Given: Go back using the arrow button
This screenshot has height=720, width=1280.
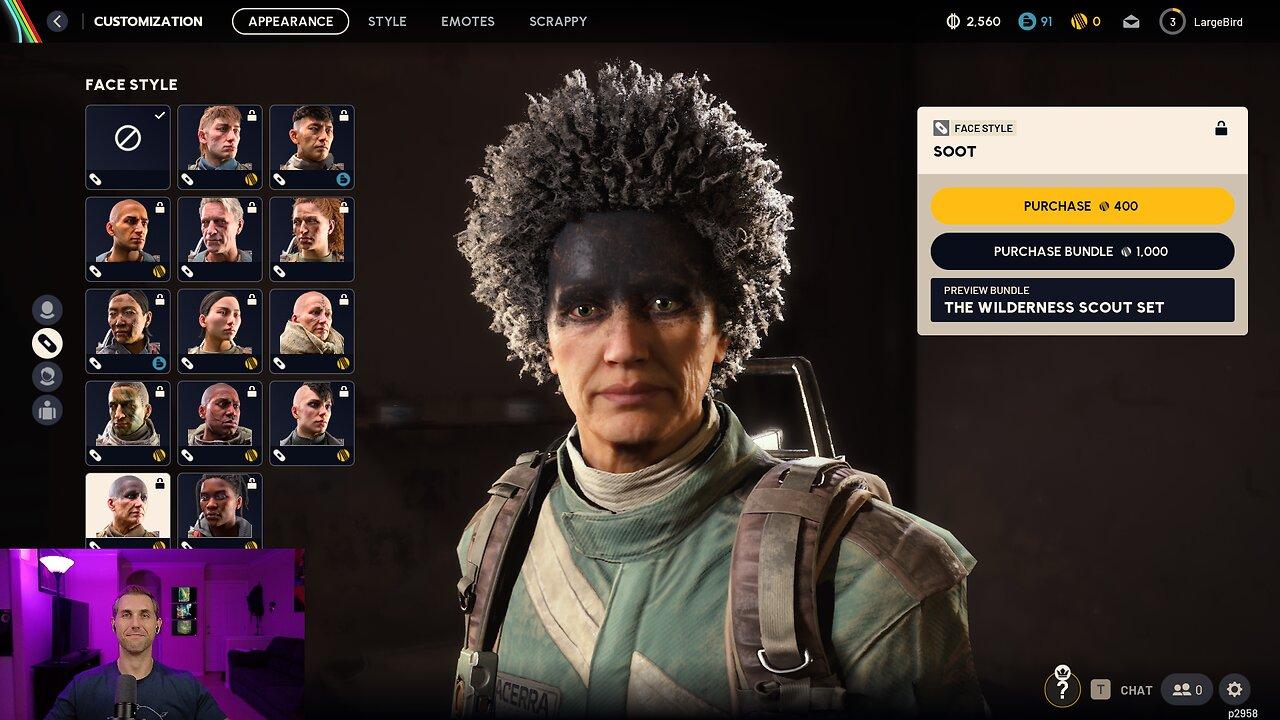Looking at the screenshot, I should 57,21.
